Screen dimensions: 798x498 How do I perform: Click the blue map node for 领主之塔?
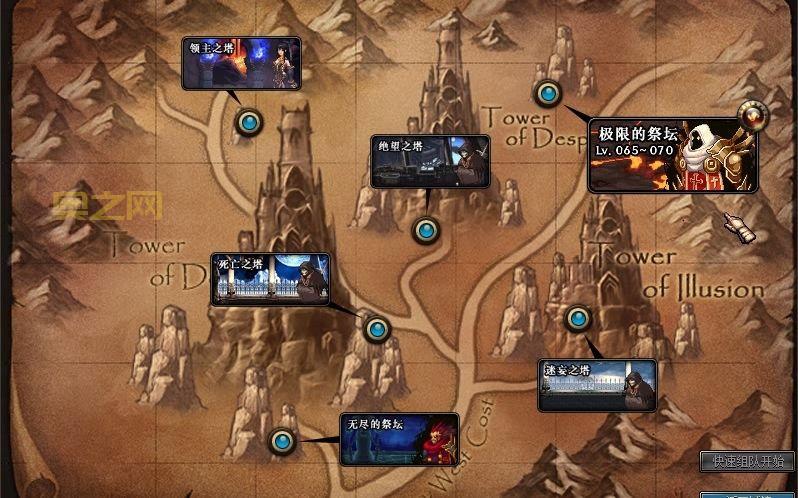249,123
